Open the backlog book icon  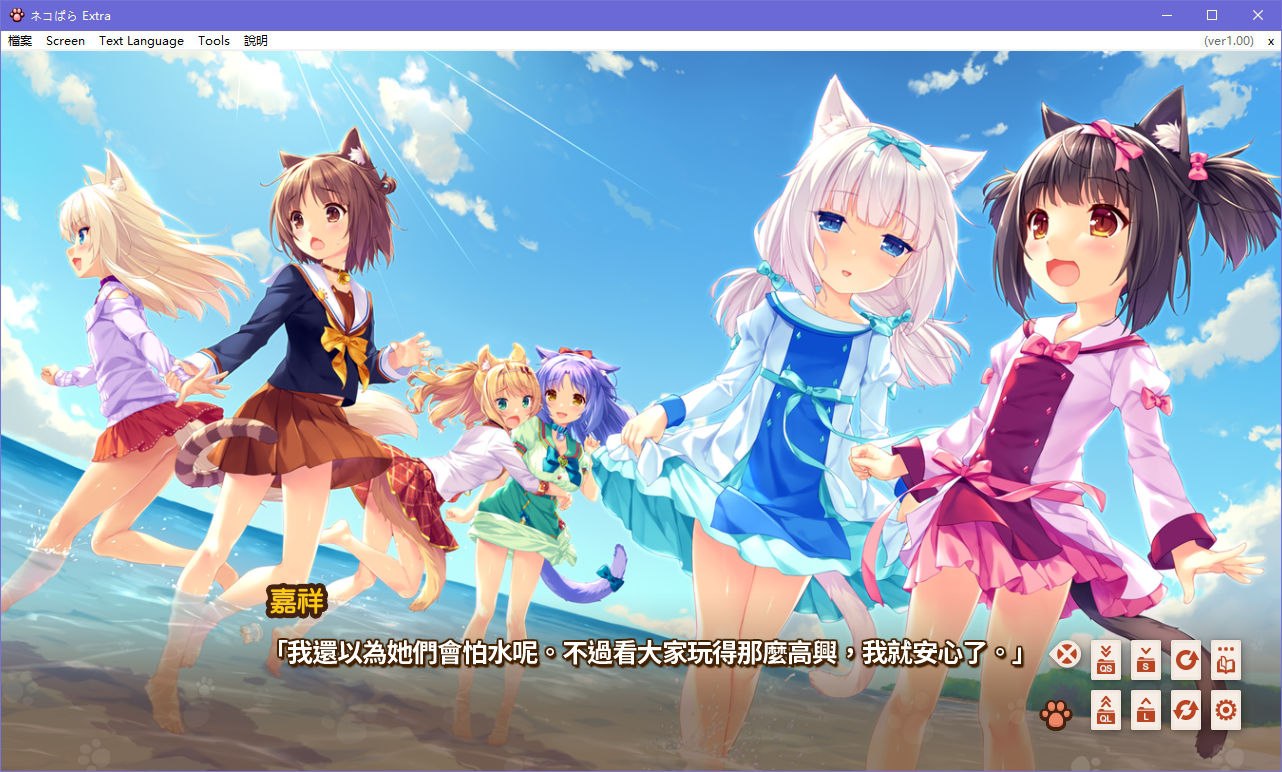click(1225, 660)
